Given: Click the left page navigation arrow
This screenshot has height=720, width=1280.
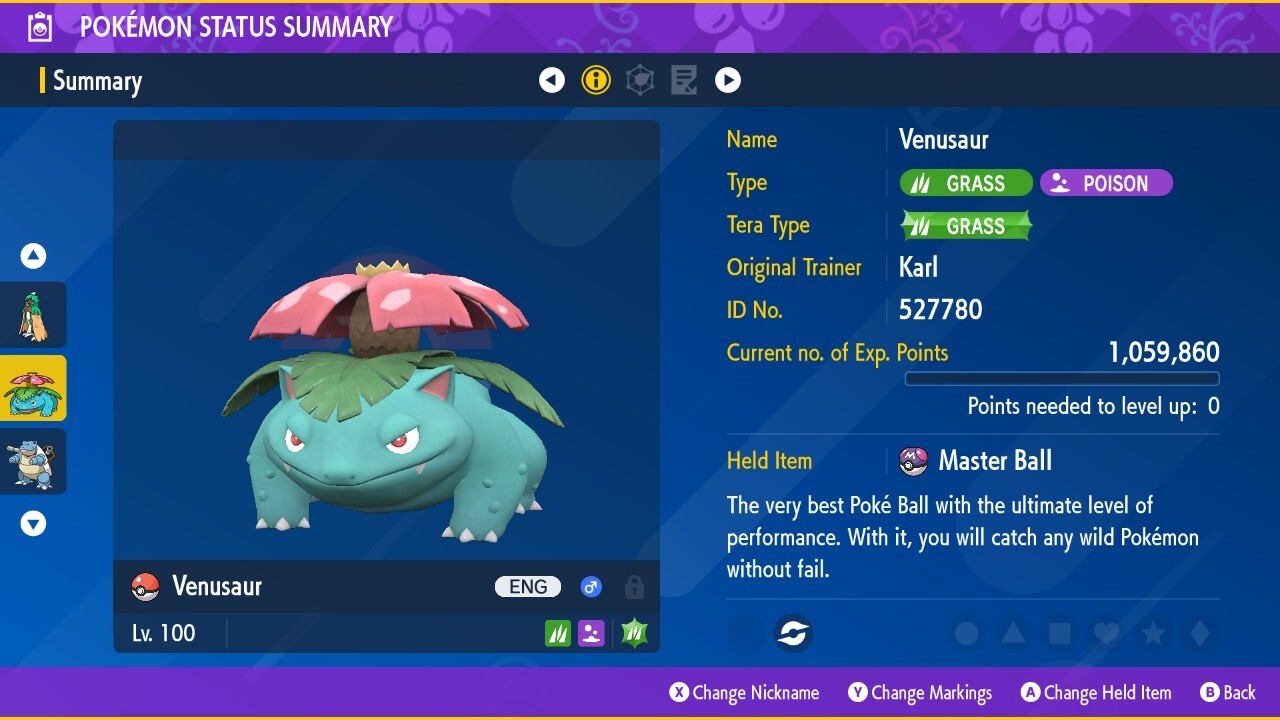Looking at the screenshot, I should click(552, 79).
